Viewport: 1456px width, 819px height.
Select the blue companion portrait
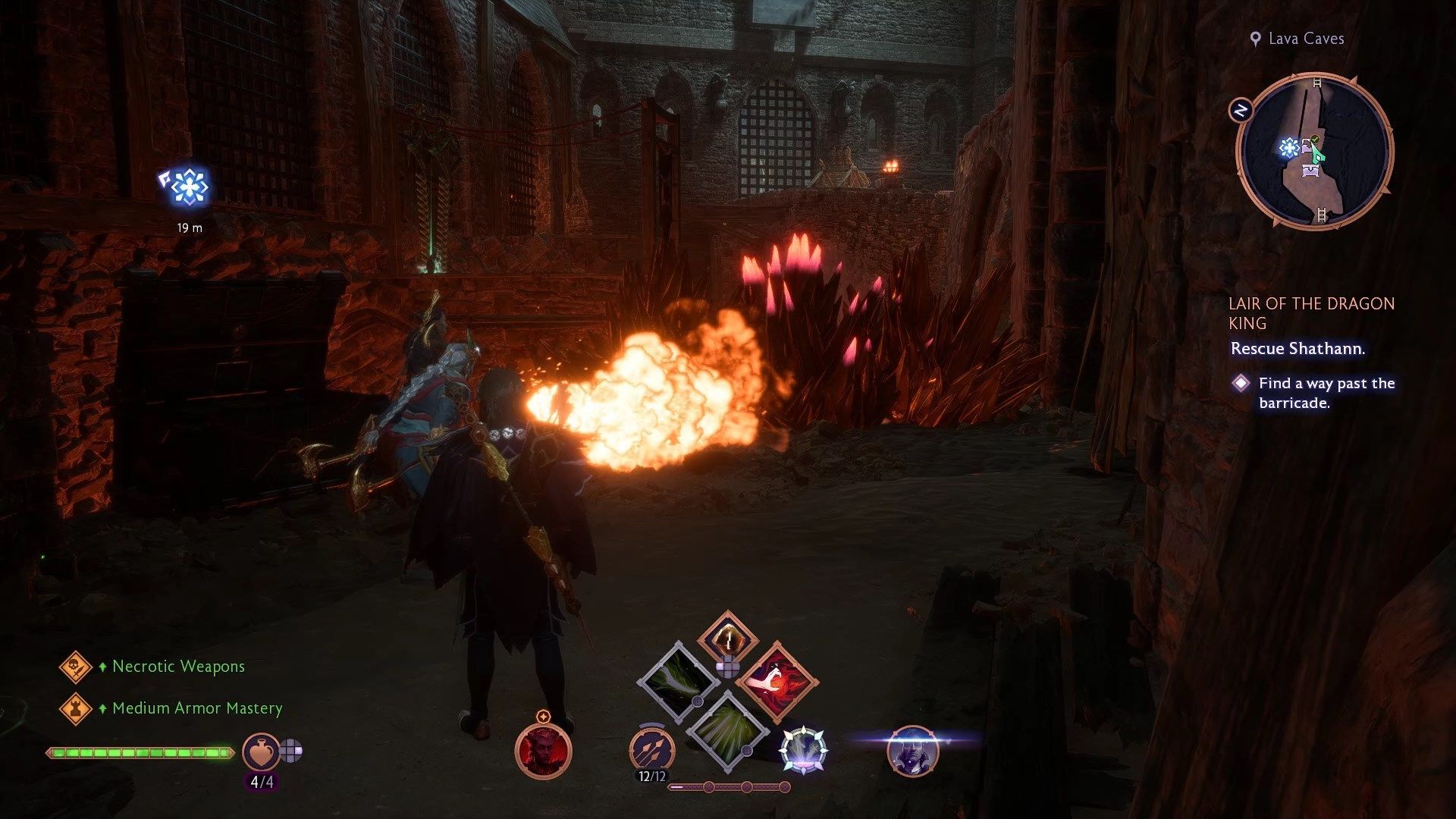[912, 751]
